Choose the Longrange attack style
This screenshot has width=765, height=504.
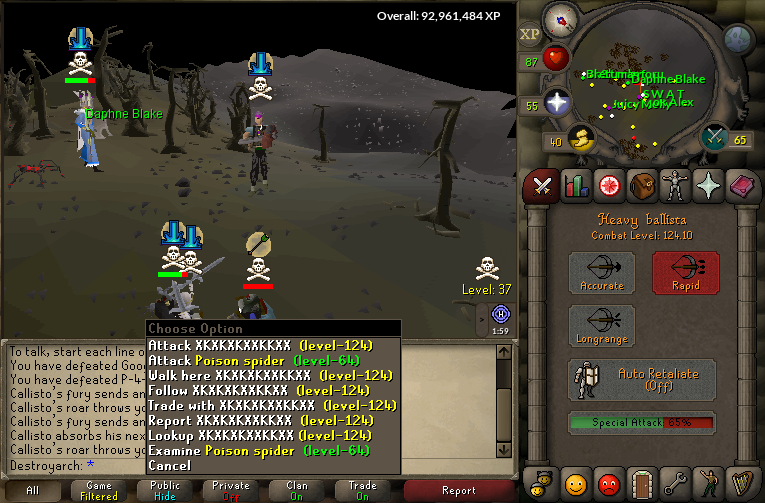click(x=602, y=327)
